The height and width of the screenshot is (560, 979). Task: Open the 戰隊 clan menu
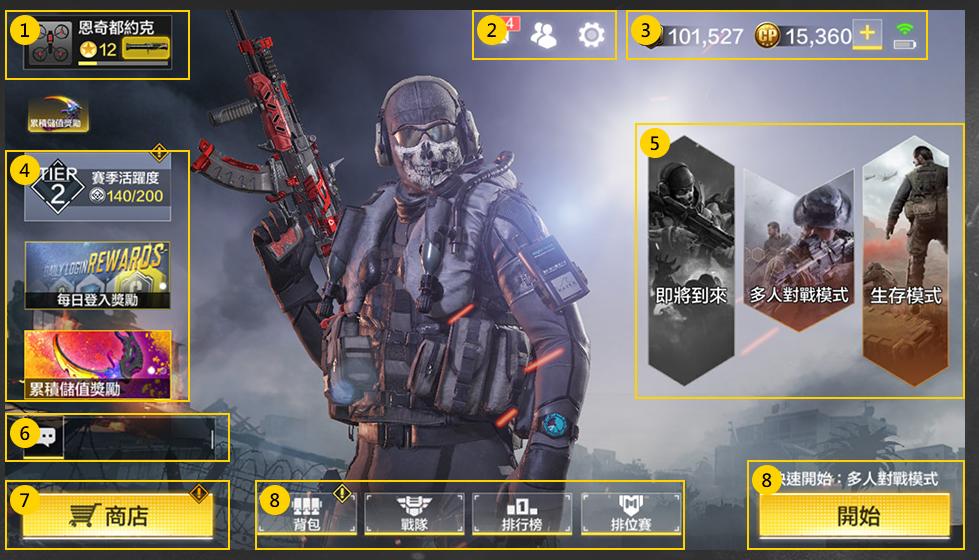(414, 513)
